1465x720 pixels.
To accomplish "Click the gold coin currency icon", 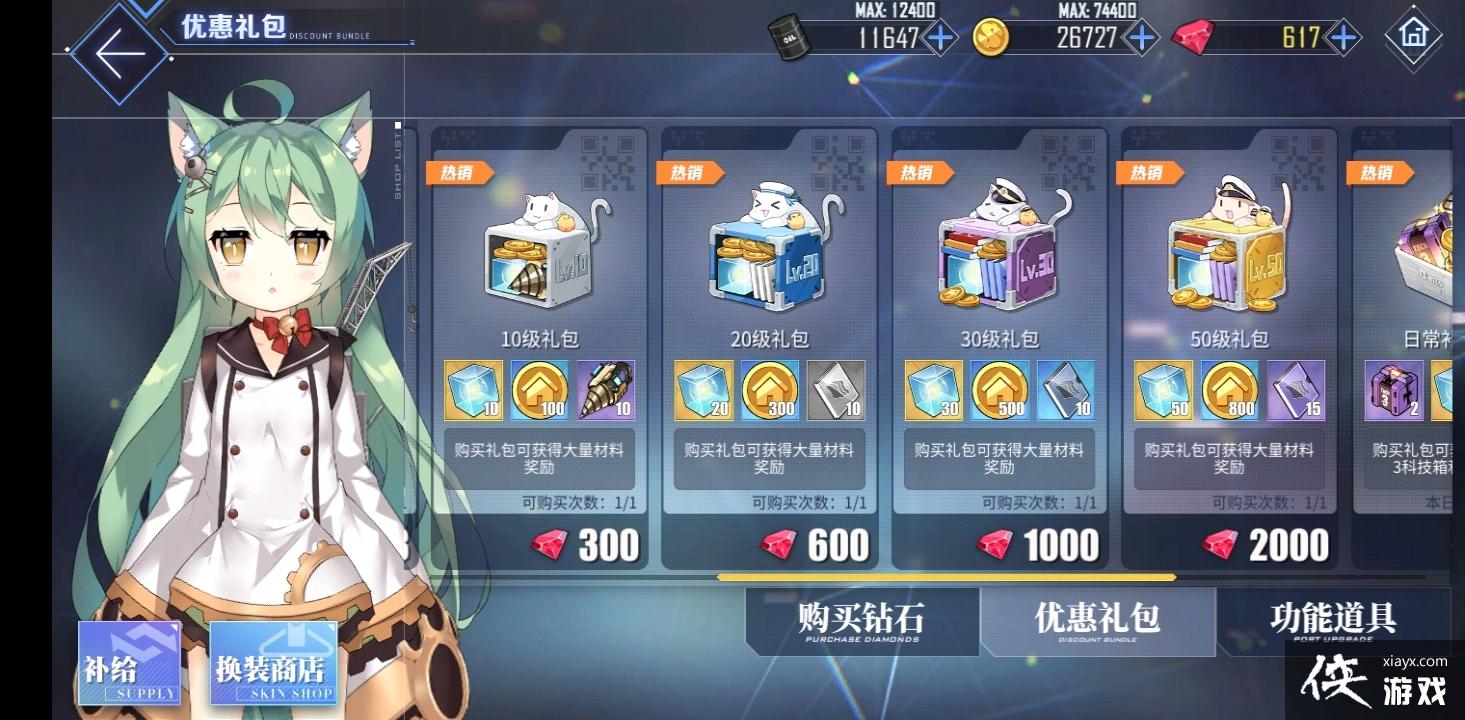I will coord(990,38).
